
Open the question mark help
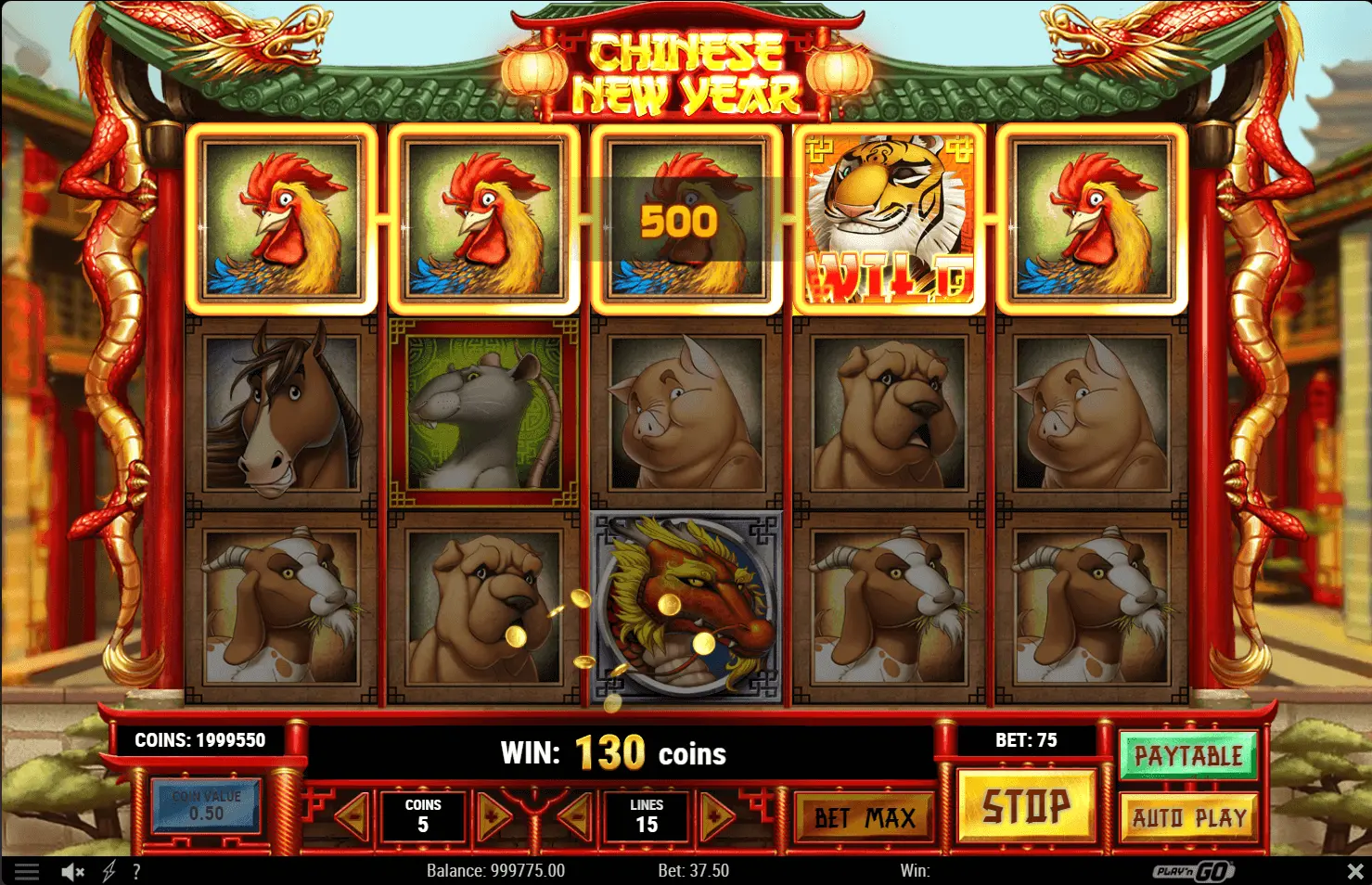[136, 871]
